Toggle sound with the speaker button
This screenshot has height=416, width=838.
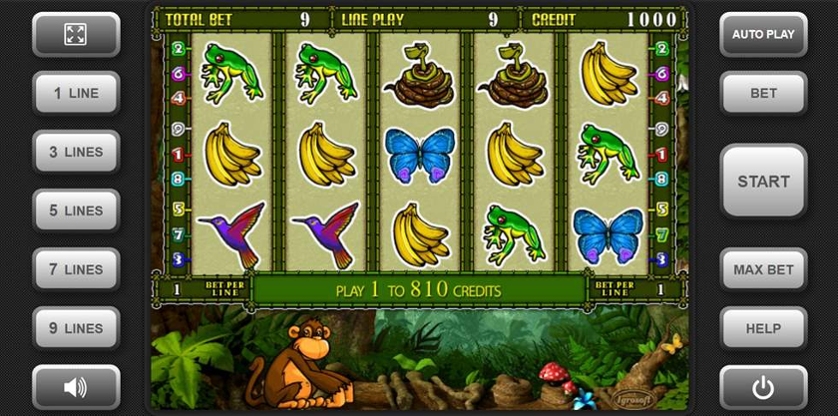tap(76, 386)
